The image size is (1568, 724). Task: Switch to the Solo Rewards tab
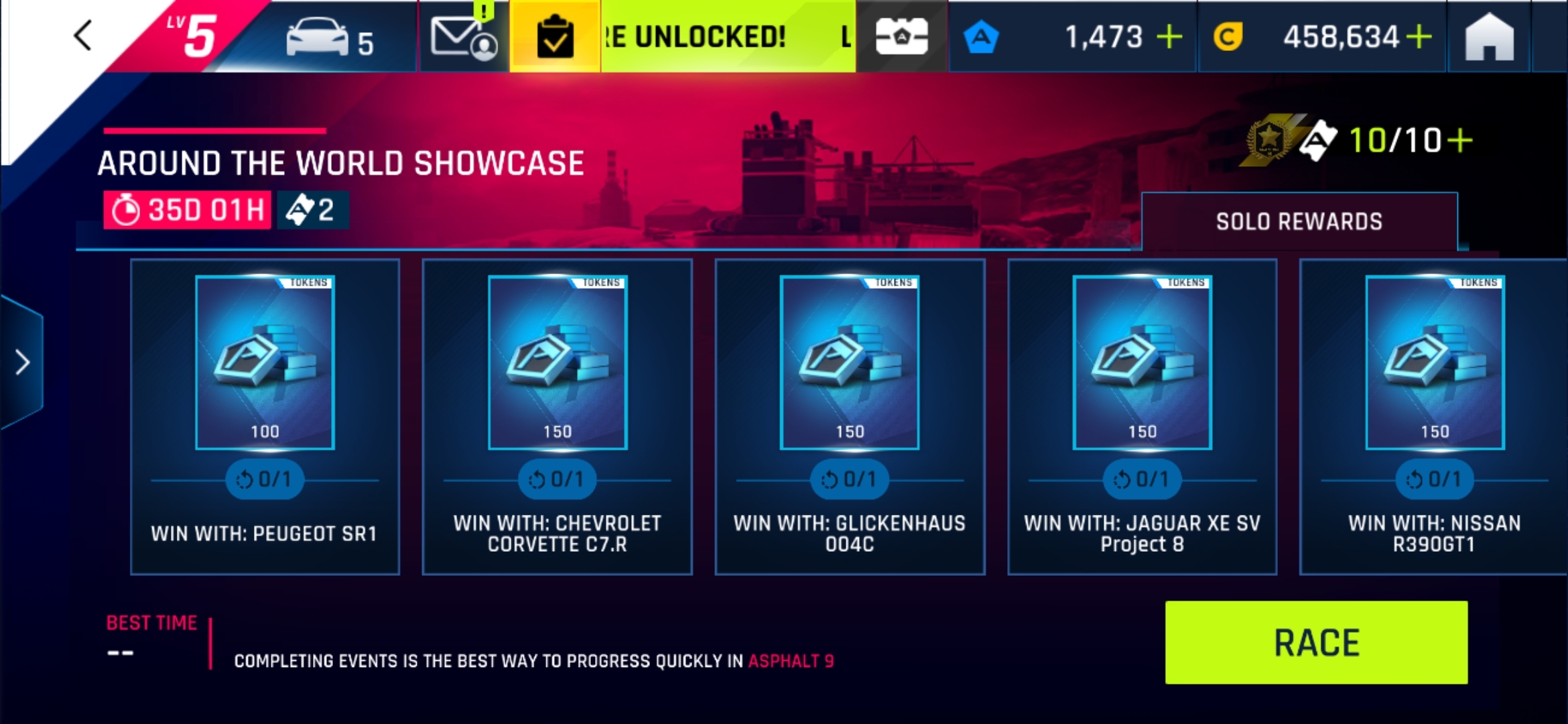(x=1299, y=222)
